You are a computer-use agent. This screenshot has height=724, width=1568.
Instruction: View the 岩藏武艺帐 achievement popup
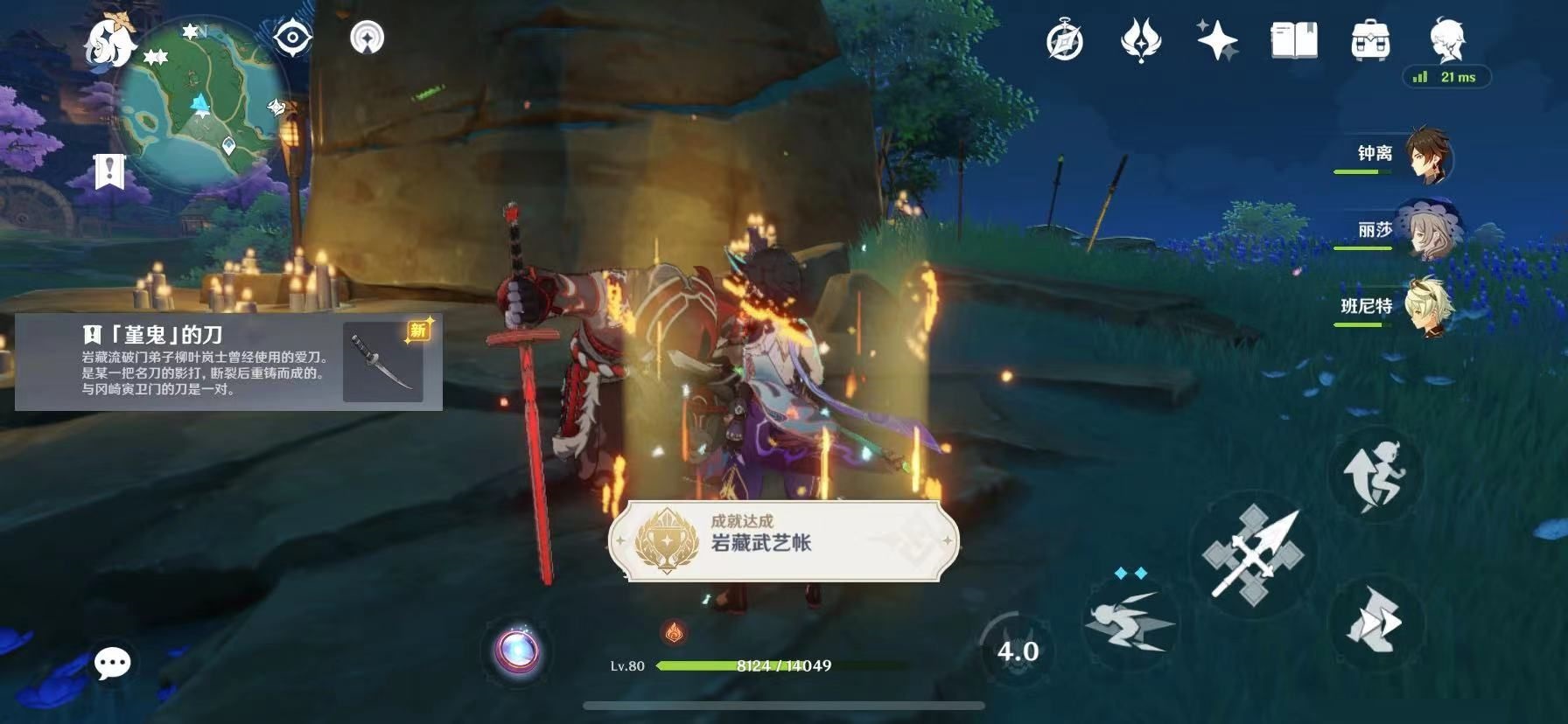(787, 541)
